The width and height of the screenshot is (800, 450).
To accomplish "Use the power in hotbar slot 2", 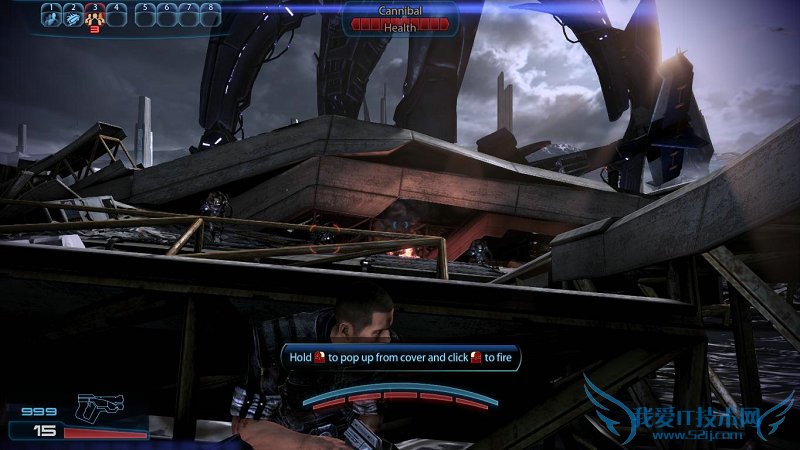I will coord(73,16).
